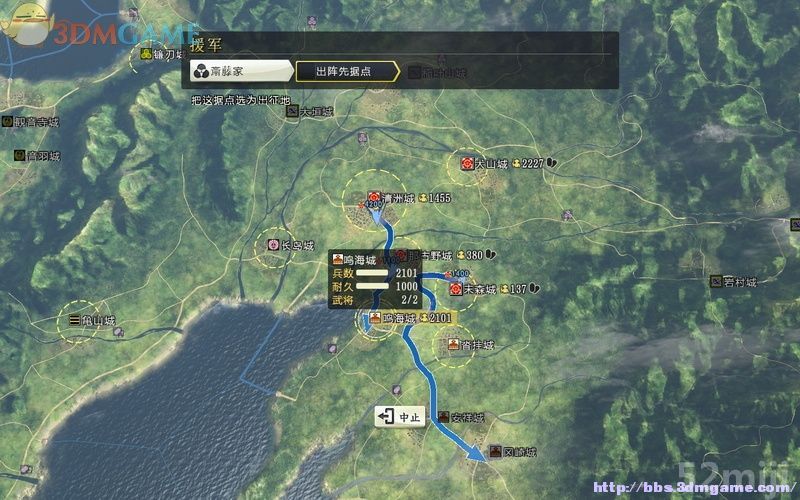Choose the 龟山城 castle marker
The image size is (800, 500).
(75, 321)
